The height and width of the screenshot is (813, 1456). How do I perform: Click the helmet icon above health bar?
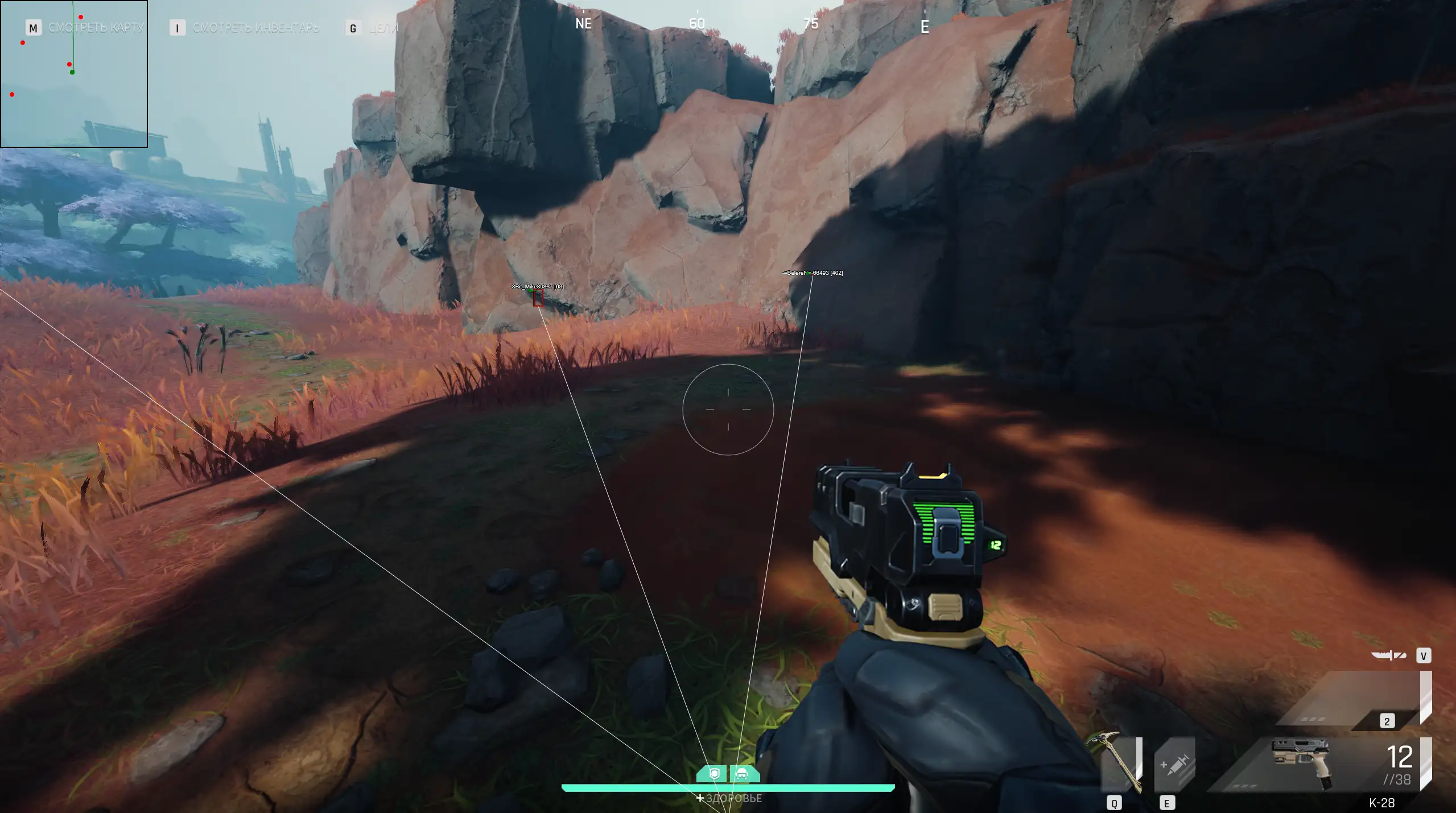point(743,774)
